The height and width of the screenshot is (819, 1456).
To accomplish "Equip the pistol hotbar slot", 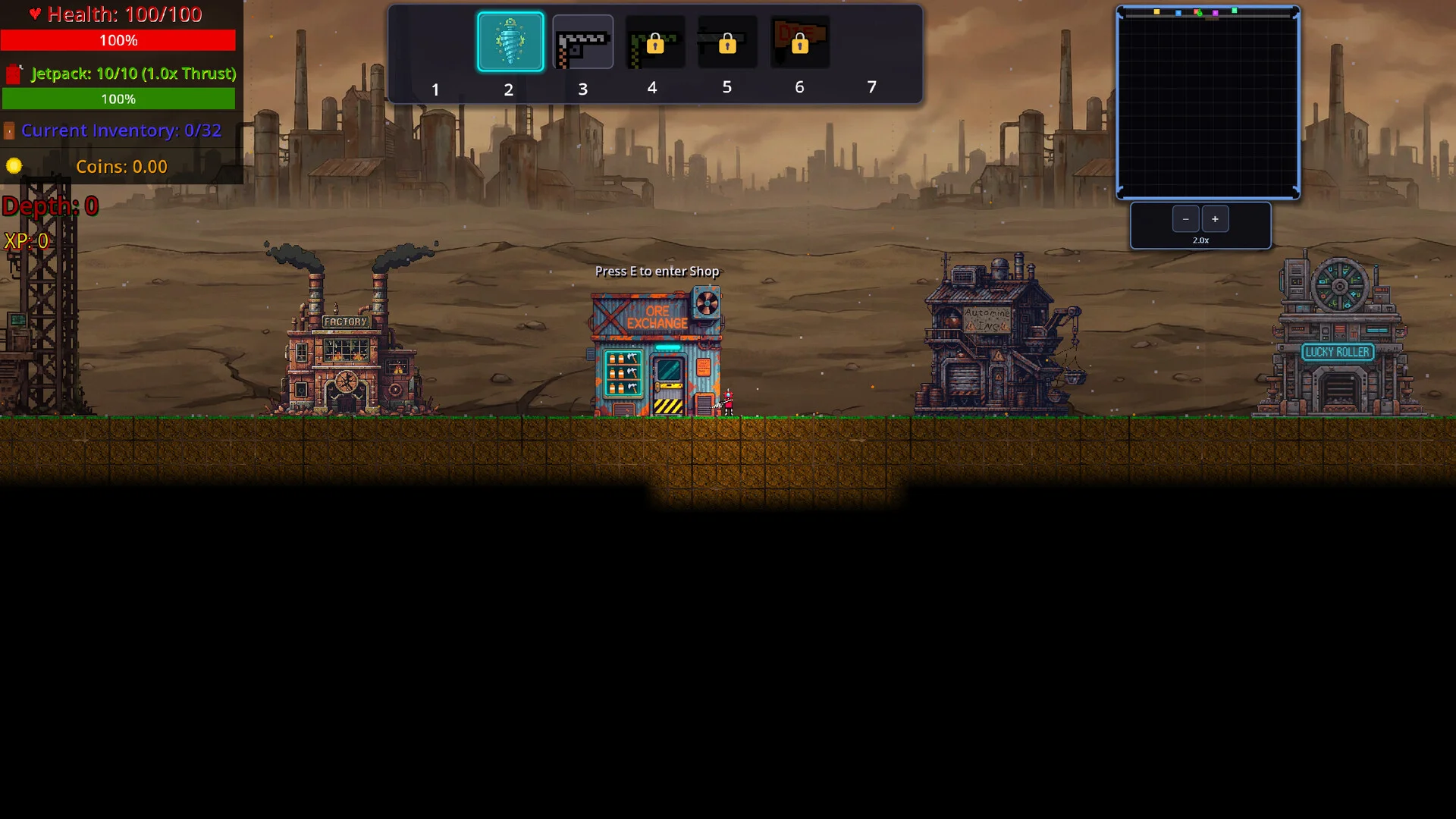I will 582,42.
